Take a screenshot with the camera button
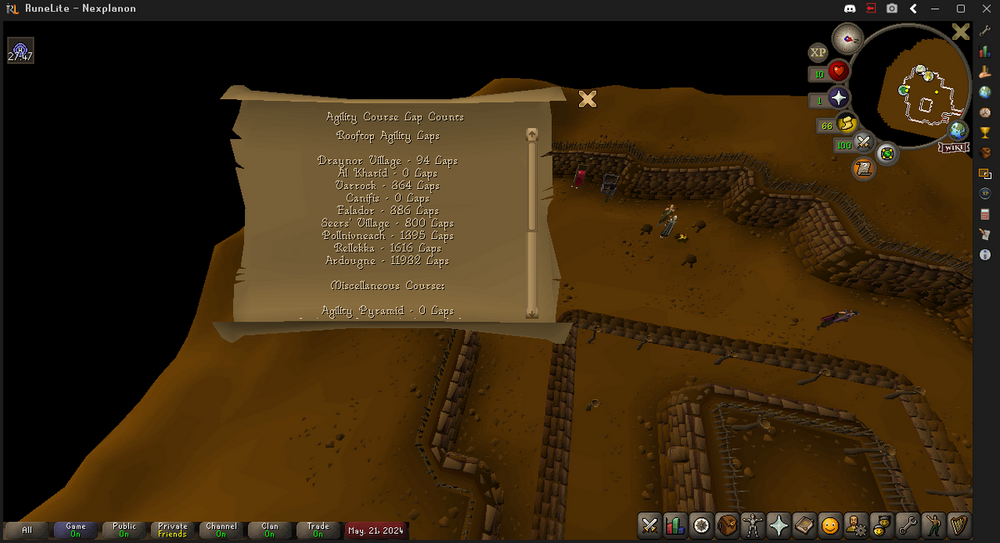 (891, 9)
